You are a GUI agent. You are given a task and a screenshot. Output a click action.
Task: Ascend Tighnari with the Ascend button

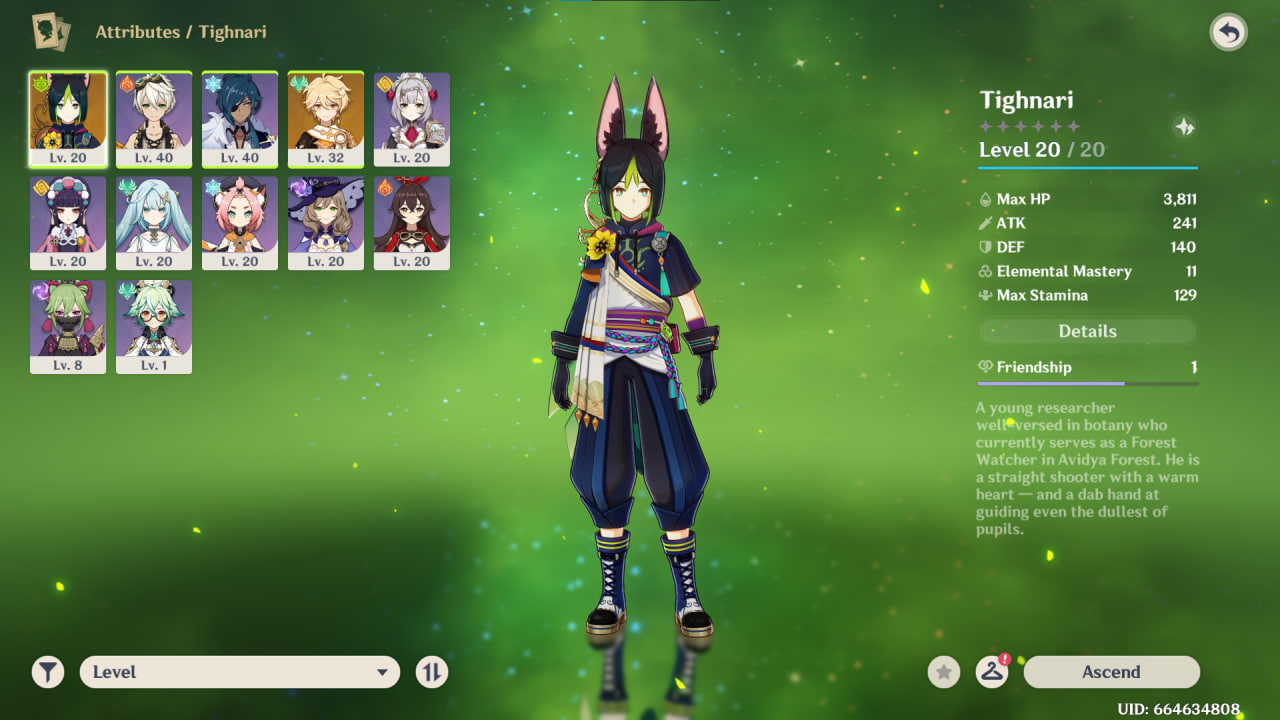[1111, 672]
